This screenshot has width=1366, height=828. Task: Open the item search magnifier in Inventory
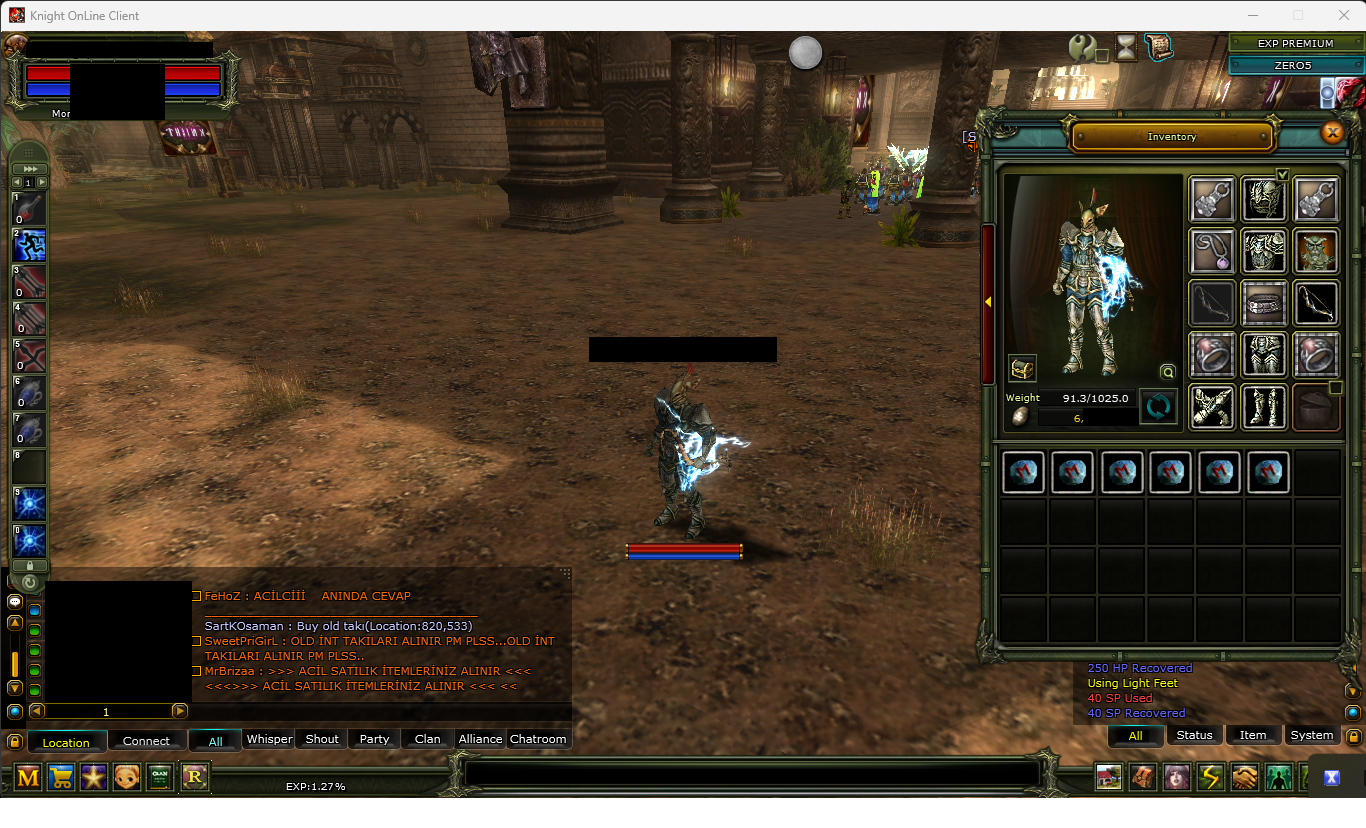(x=1168, y=372)
